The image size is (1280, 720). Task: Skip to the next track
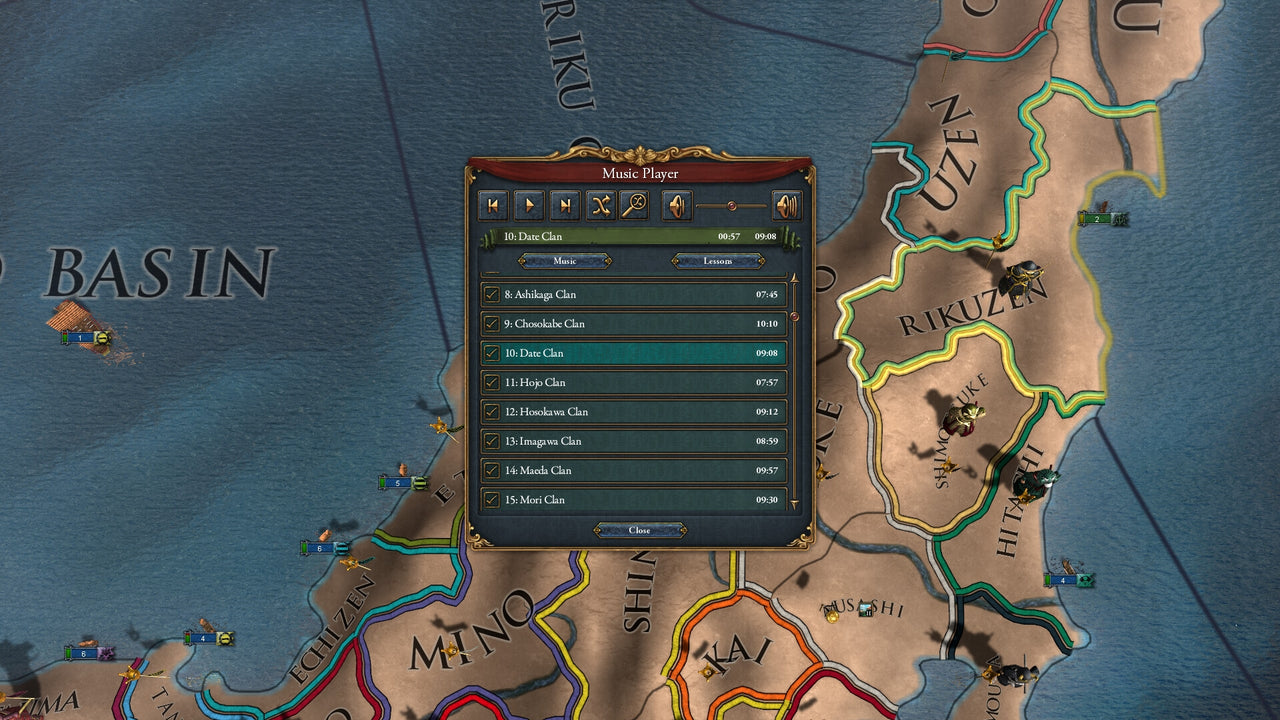click(566, 206)
